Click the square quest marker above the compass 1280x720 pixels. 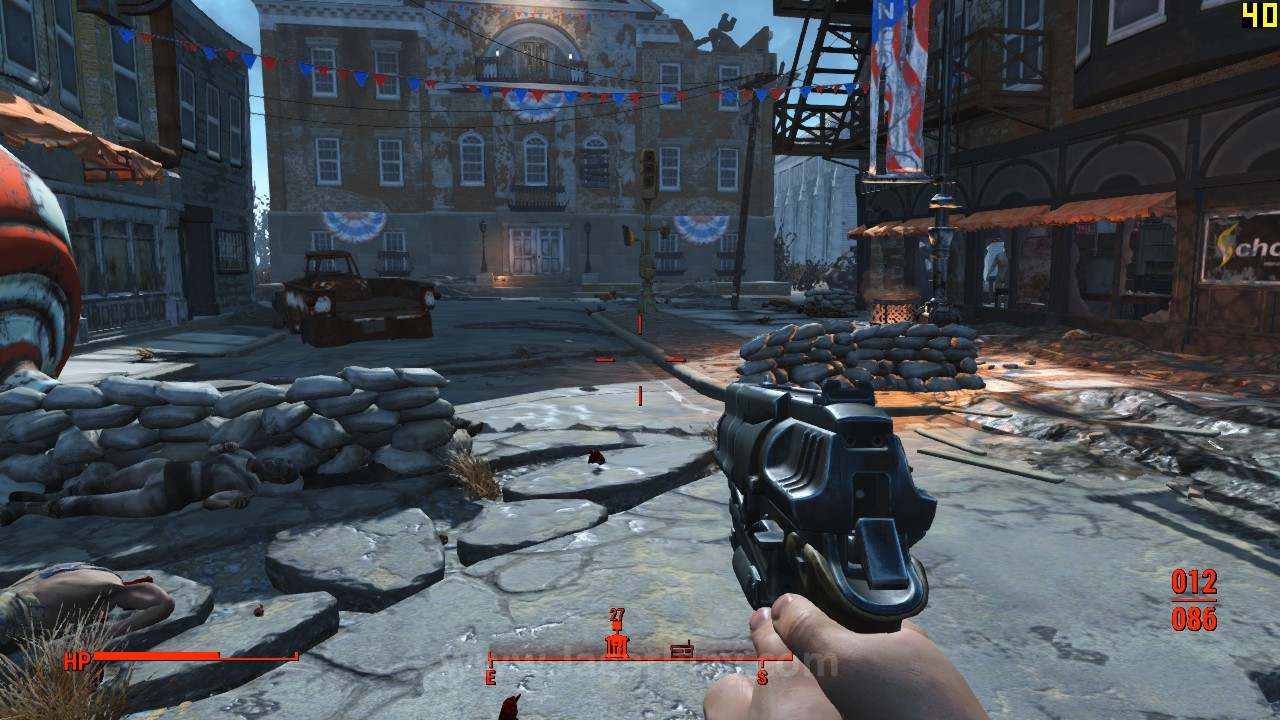pos(616,627)
